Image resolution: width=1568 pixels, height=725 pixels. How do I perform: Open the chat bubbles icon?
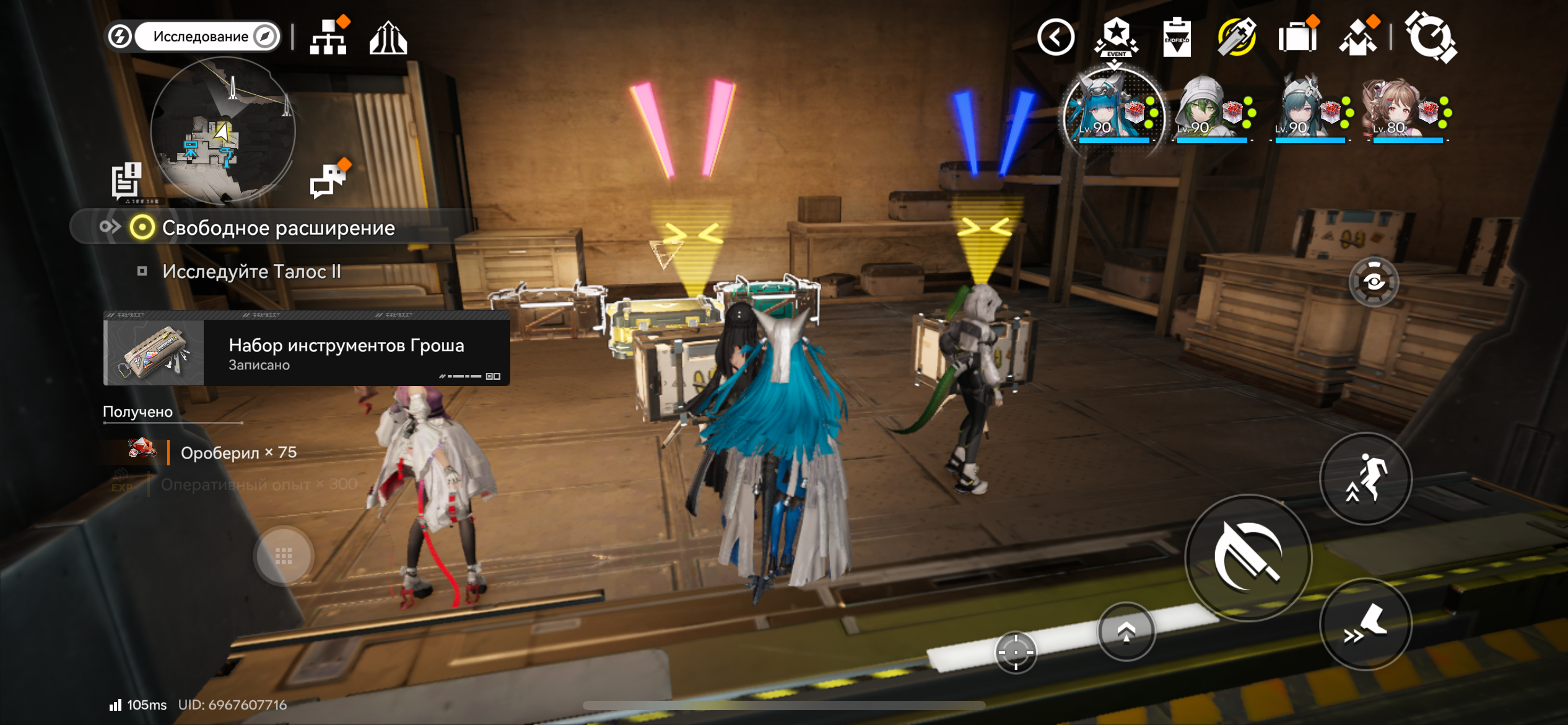[329, 181]
